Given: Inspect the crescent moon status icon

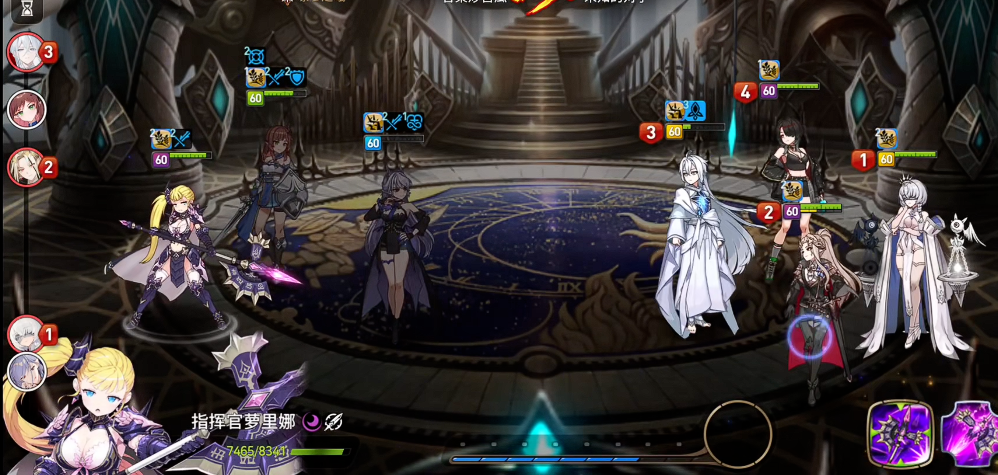Looking at the screenshot, I should pos(311,422).
